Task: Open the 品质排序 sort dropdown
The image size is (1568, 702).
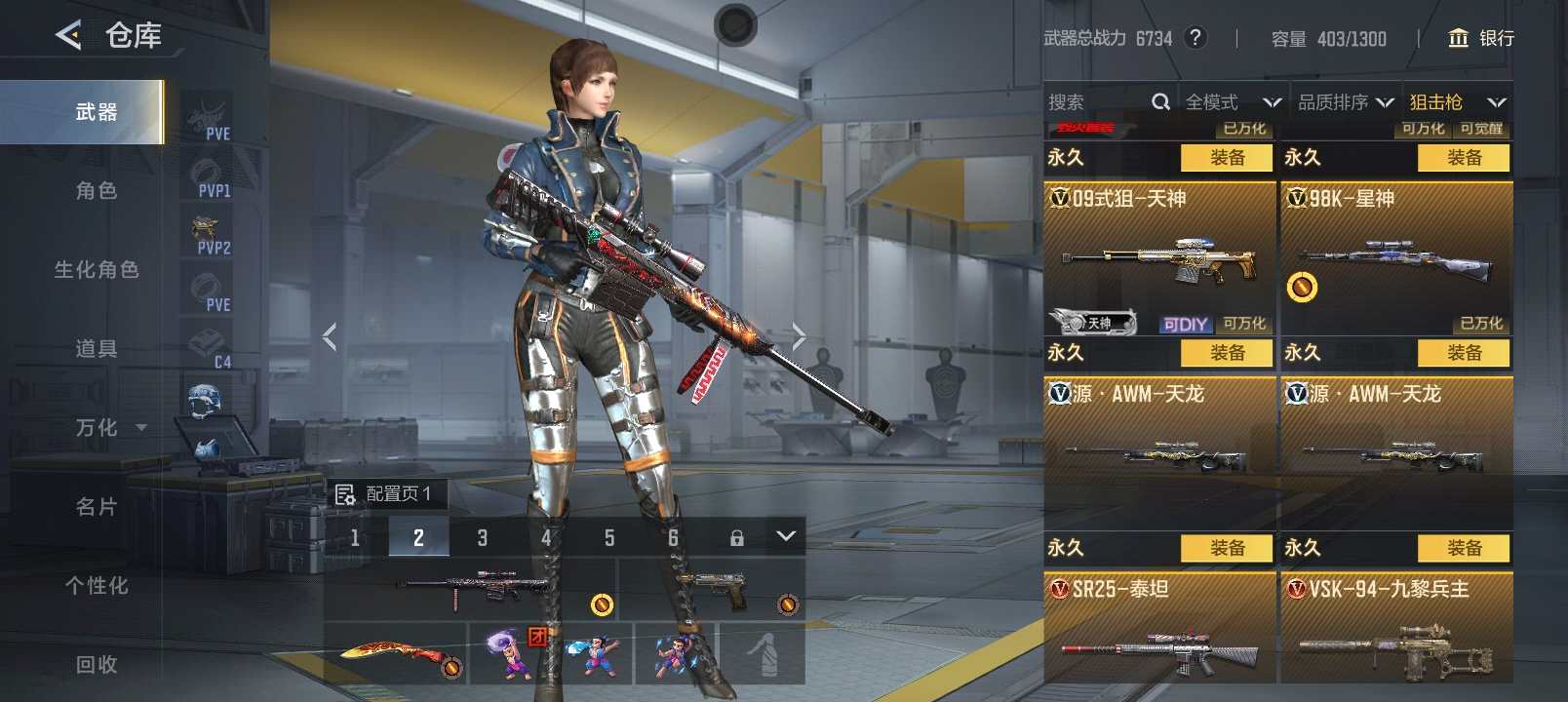Action: (1346, 102)
